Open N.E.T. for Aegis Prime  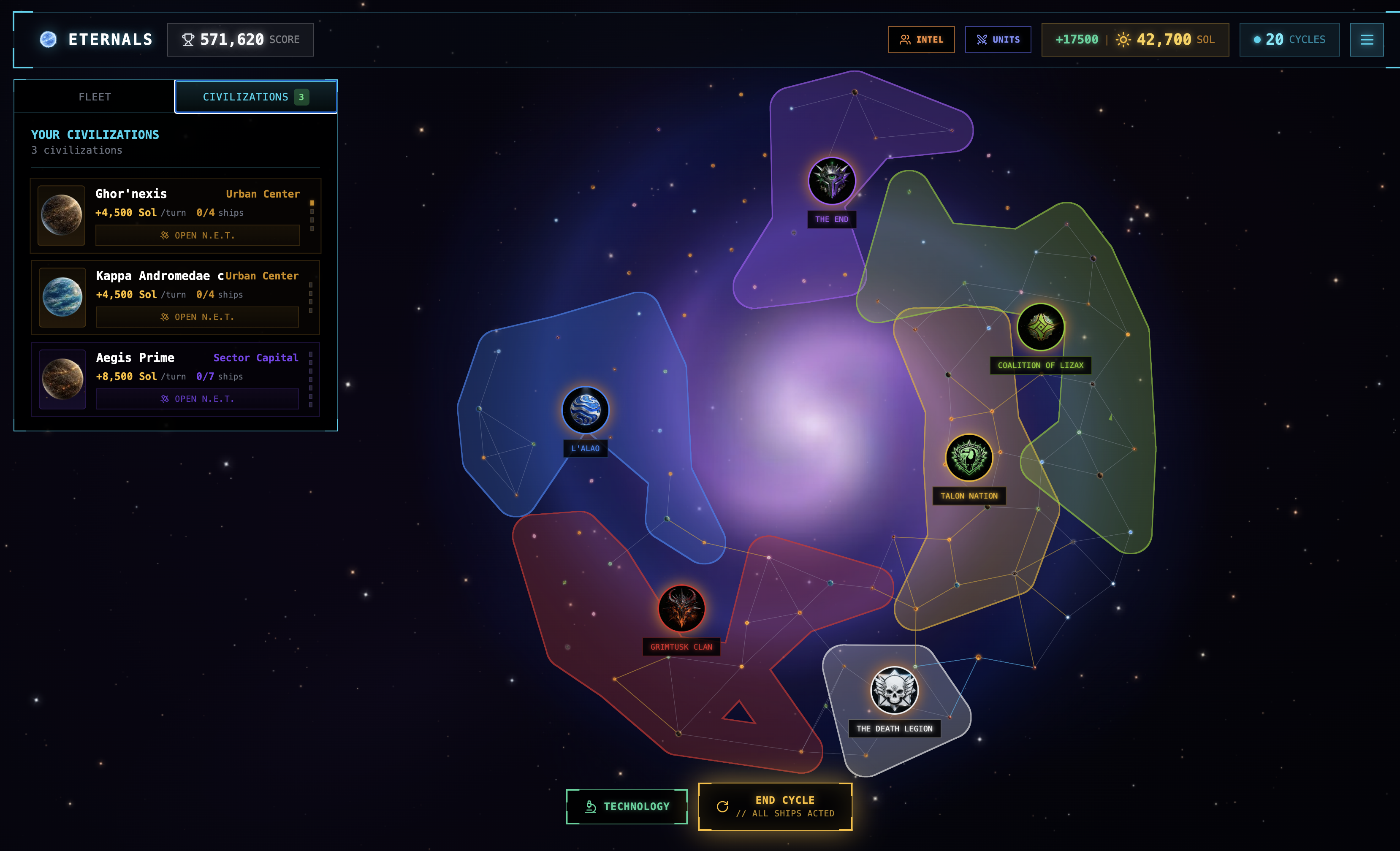[197, 399]
